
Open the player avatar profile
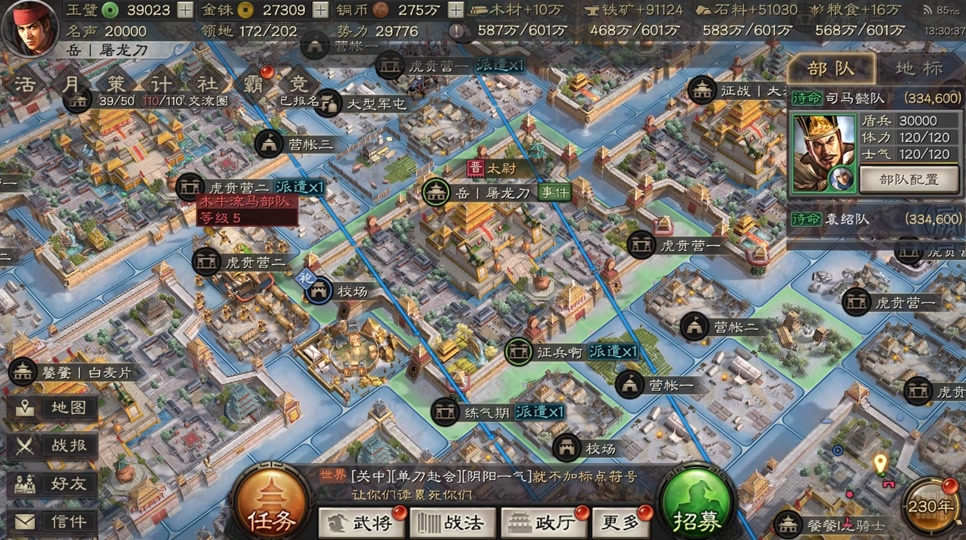(x=30, y=30)
